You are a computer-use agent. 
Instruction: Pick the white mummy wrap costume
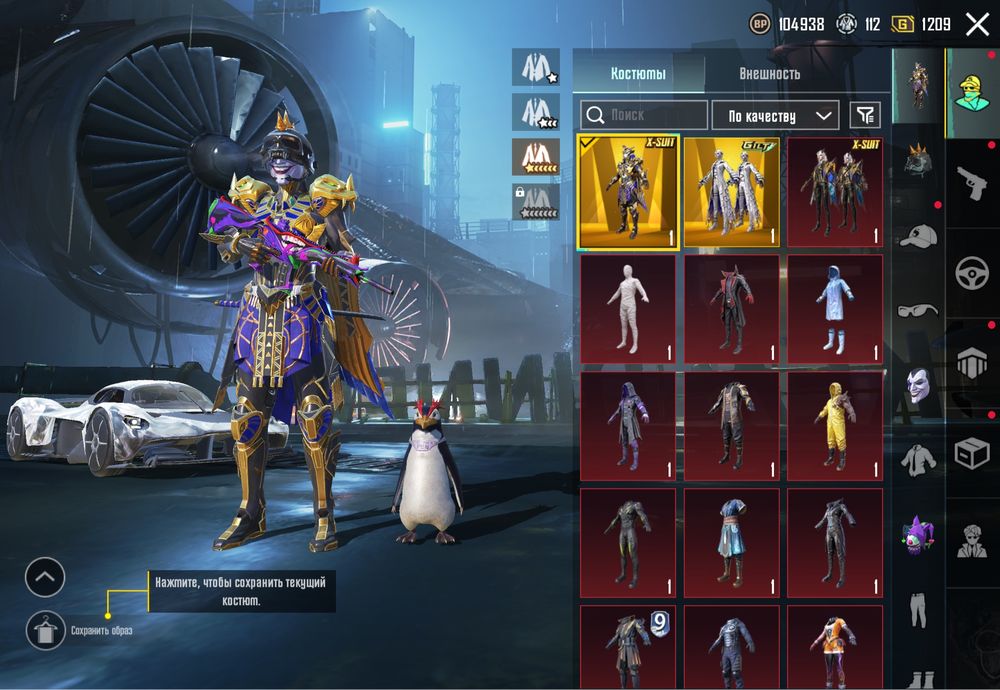coord(628,308)
